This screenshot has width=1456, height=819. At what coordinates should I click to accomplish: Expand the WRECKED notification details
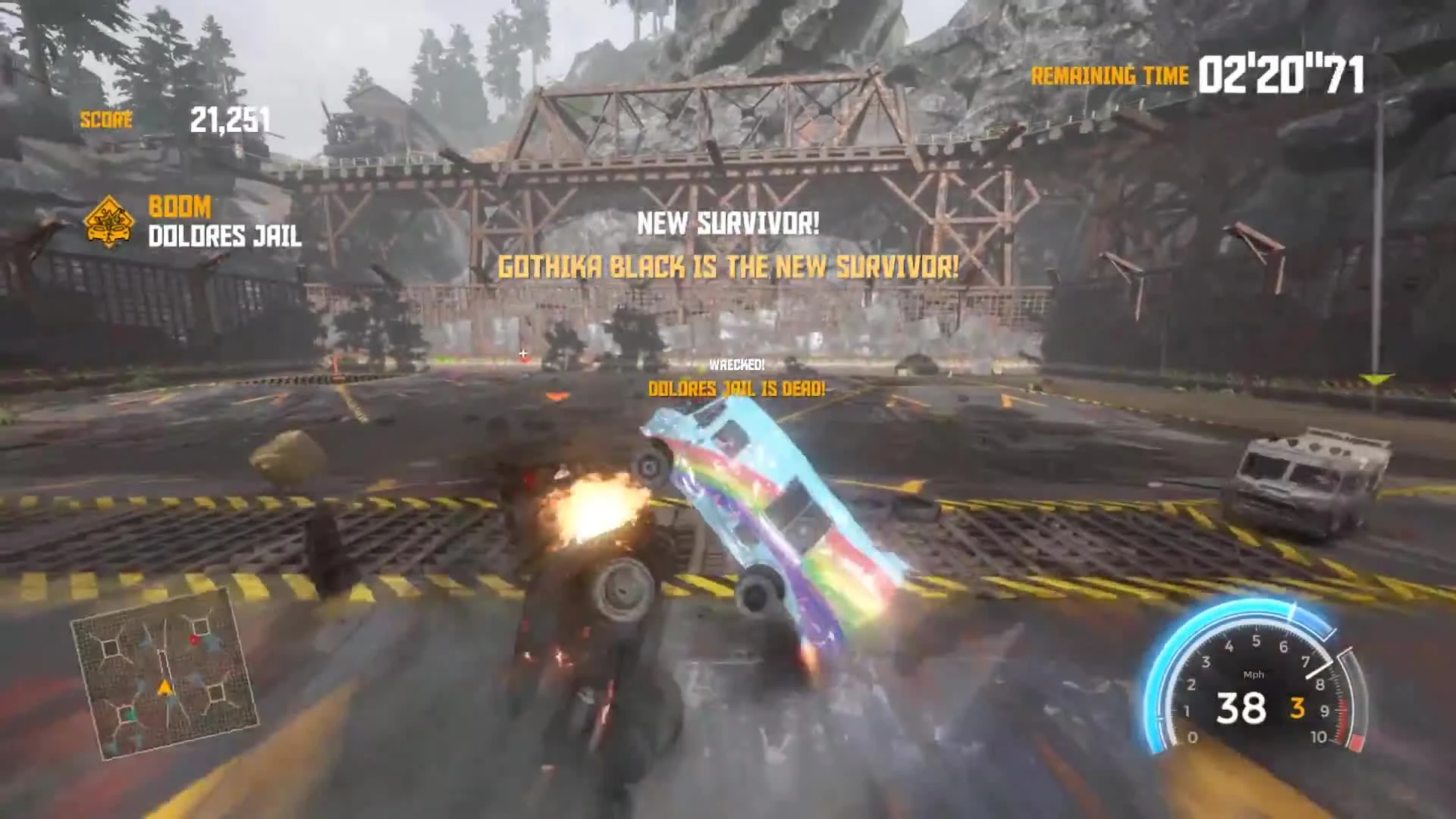pyautogui.click(x=737, y=365)
